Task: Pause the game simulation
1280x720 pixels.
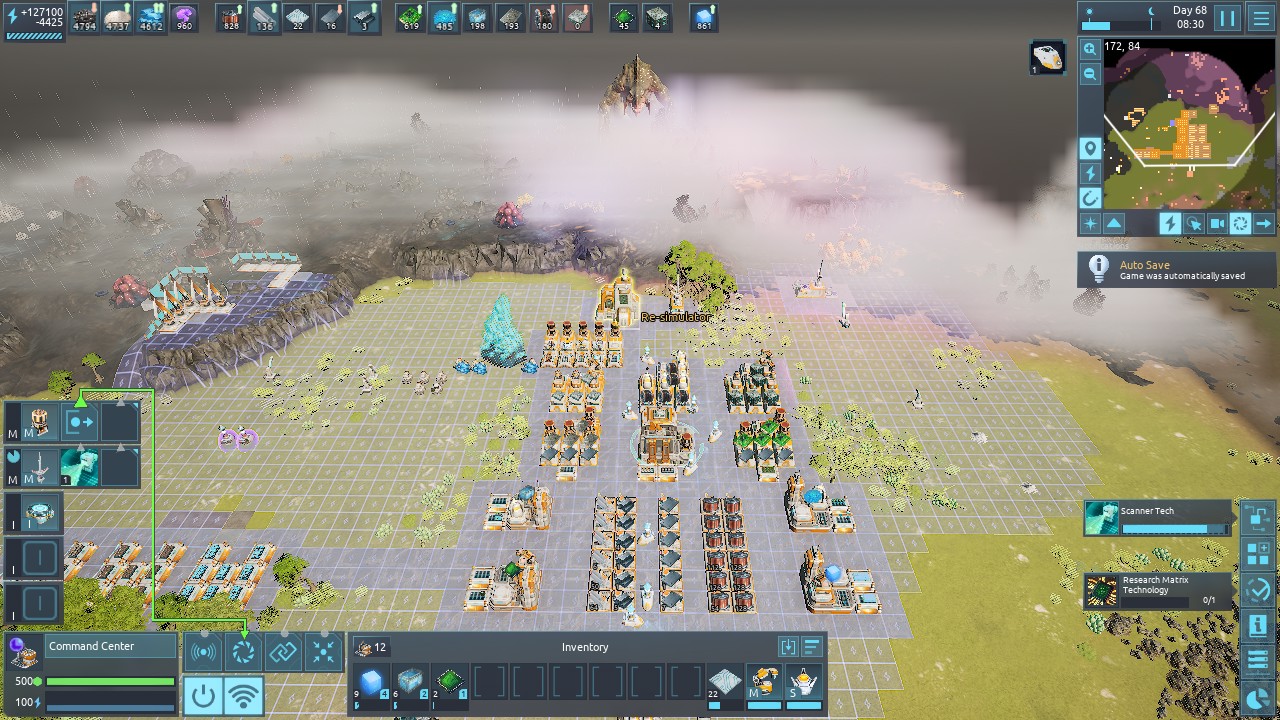Action: [1227, 18]
